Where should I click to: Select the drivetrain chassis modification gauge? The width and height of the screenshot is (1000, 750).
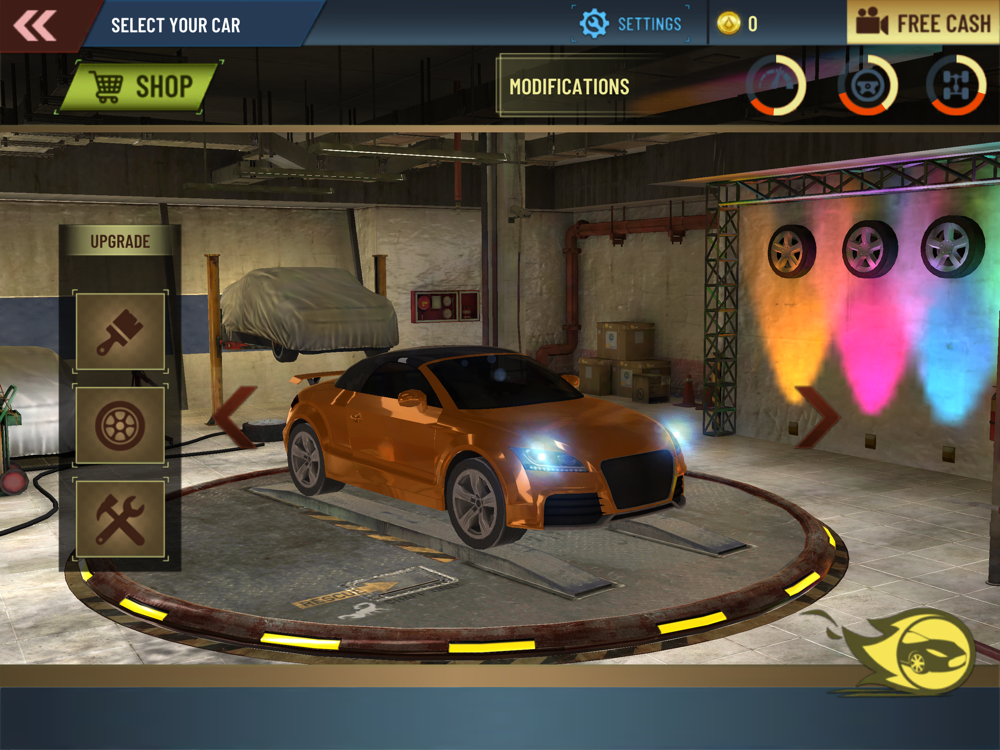coord(956,85)
